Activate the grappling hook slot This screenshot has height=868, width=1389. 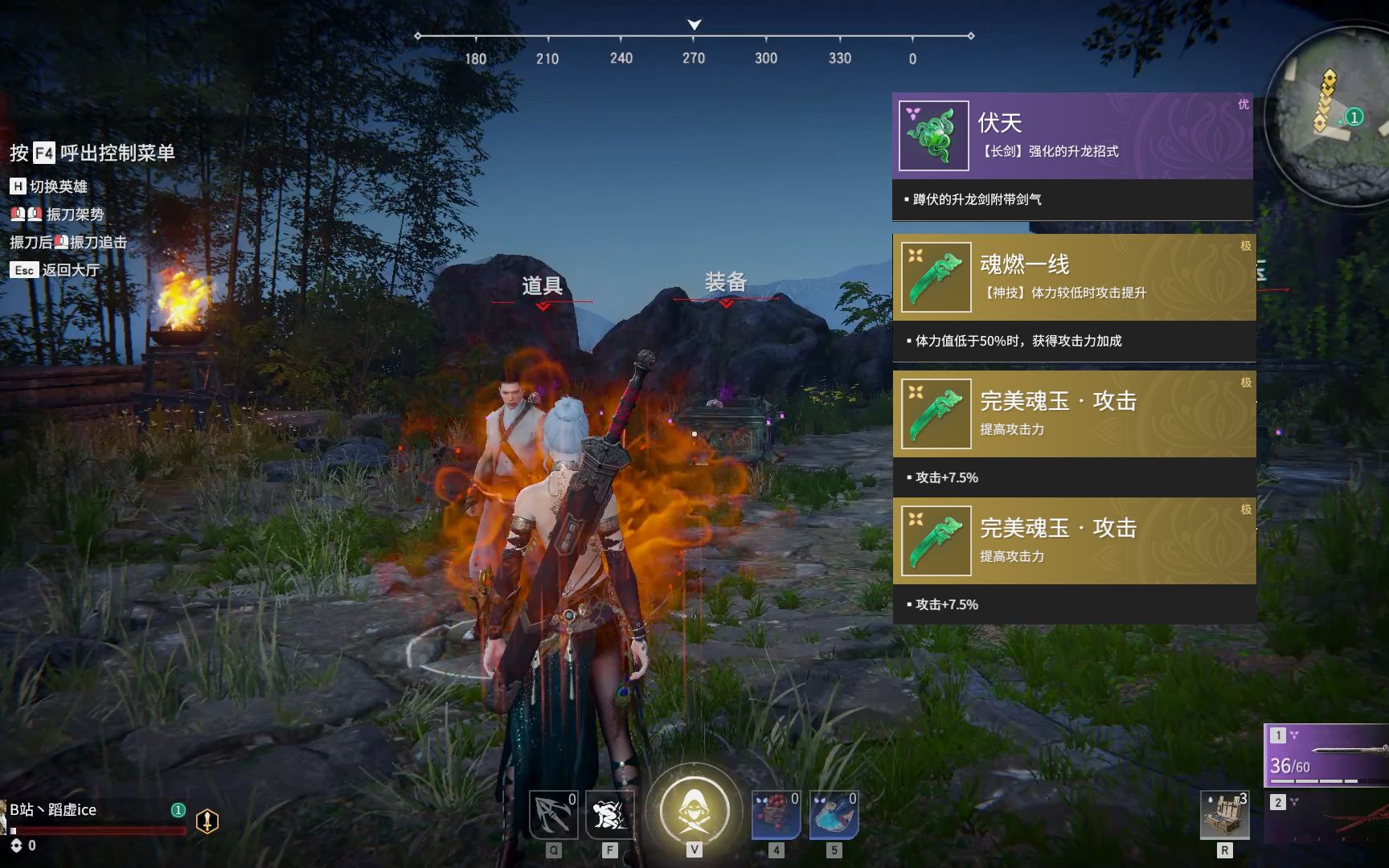coord(554,815)
